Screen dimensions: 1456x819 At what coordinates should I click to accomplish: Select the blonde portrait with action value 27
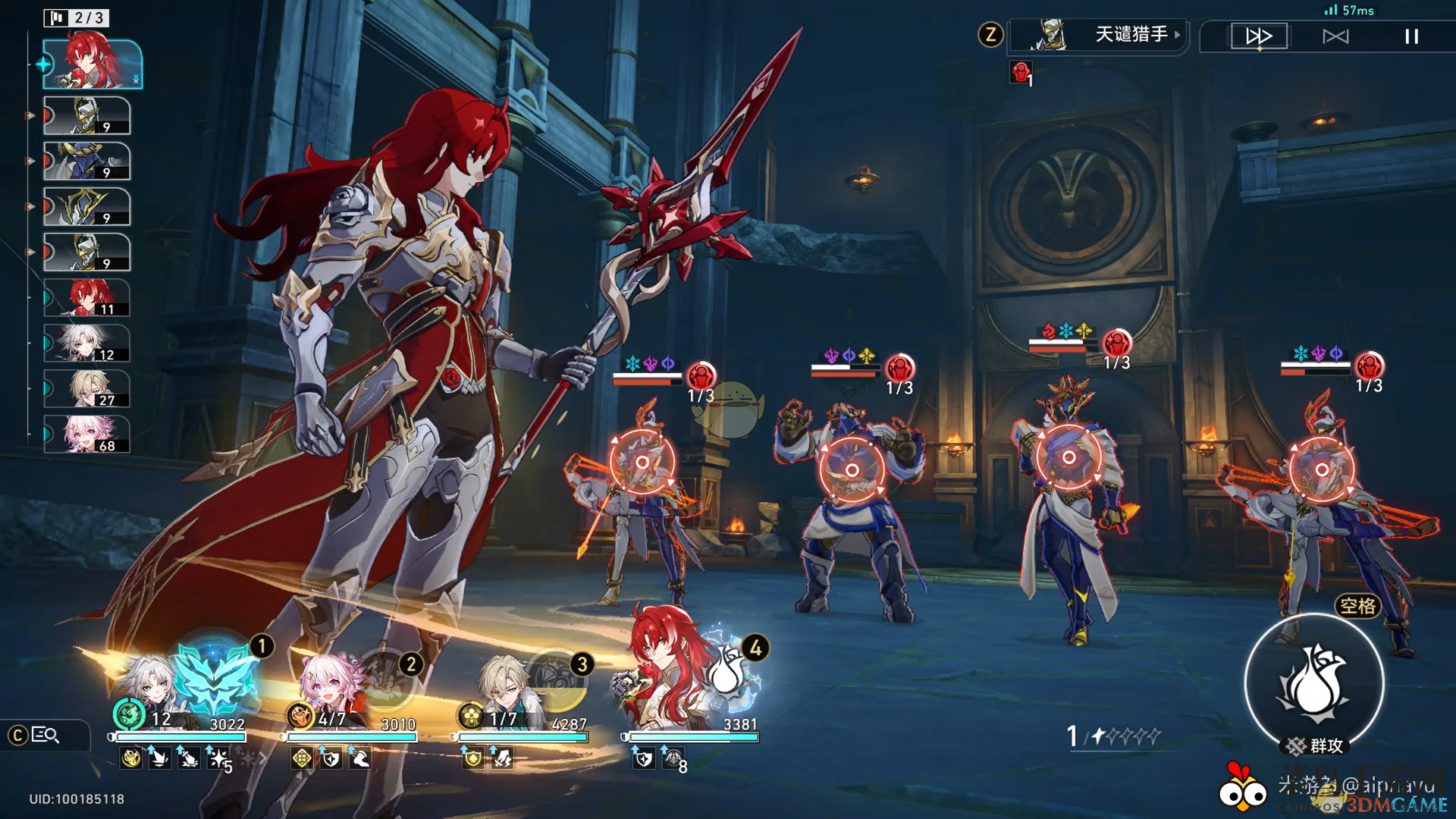click(x=87, y=389)
